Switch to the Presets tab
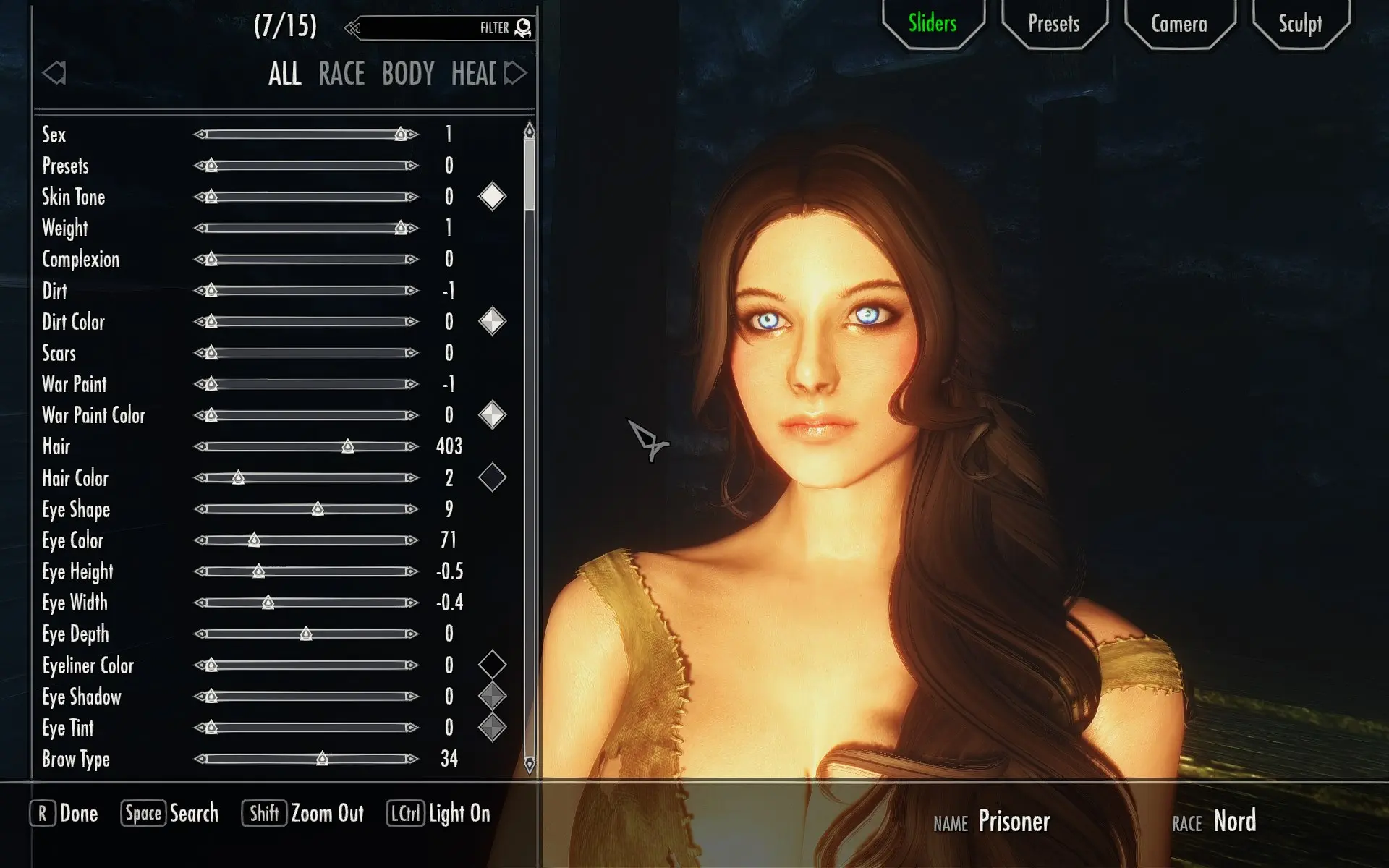The image size is (1389, 868). pos(1053,24)
